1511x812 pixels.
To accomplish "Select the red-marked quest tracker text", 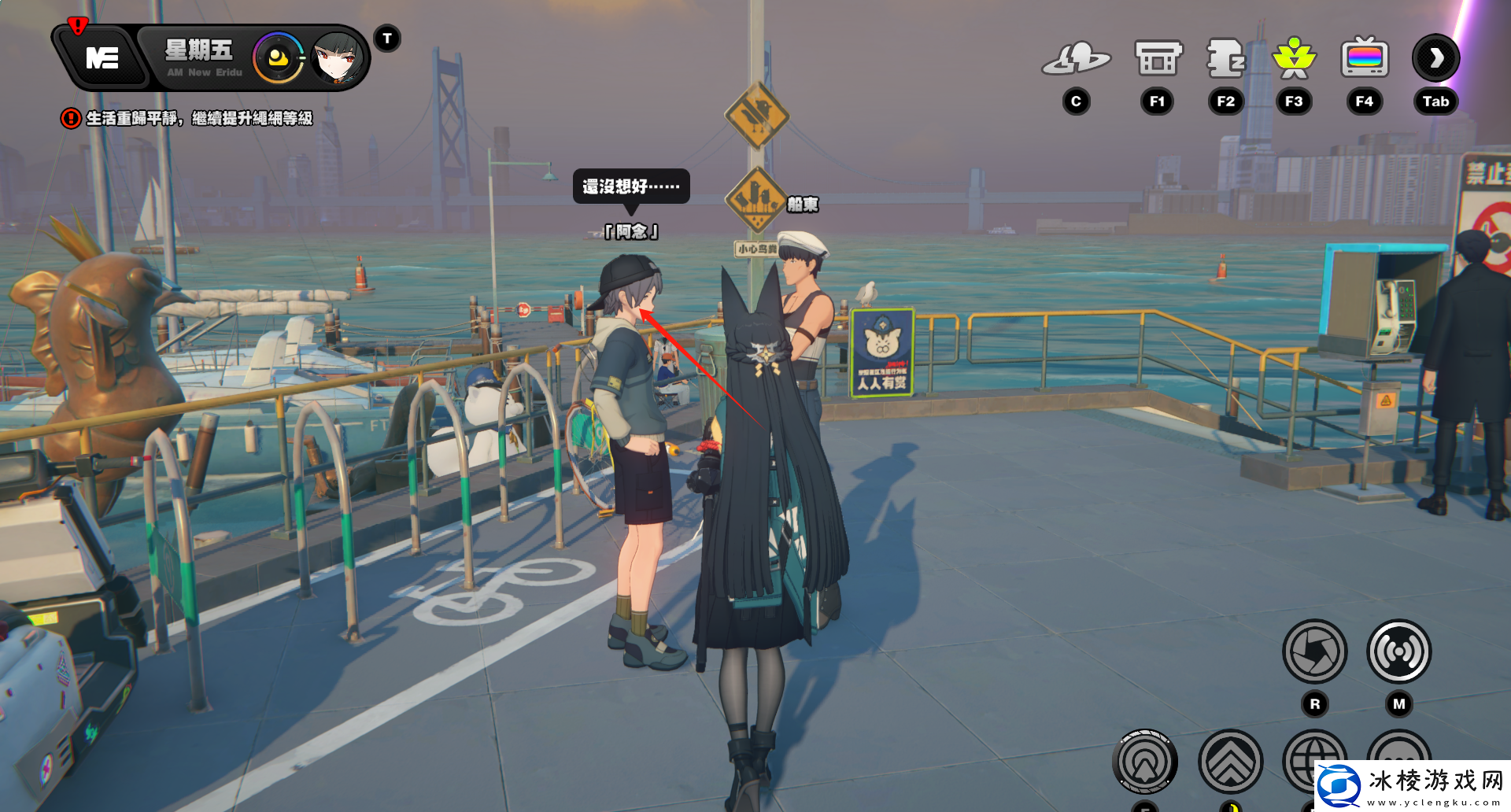I will (198, 118).
